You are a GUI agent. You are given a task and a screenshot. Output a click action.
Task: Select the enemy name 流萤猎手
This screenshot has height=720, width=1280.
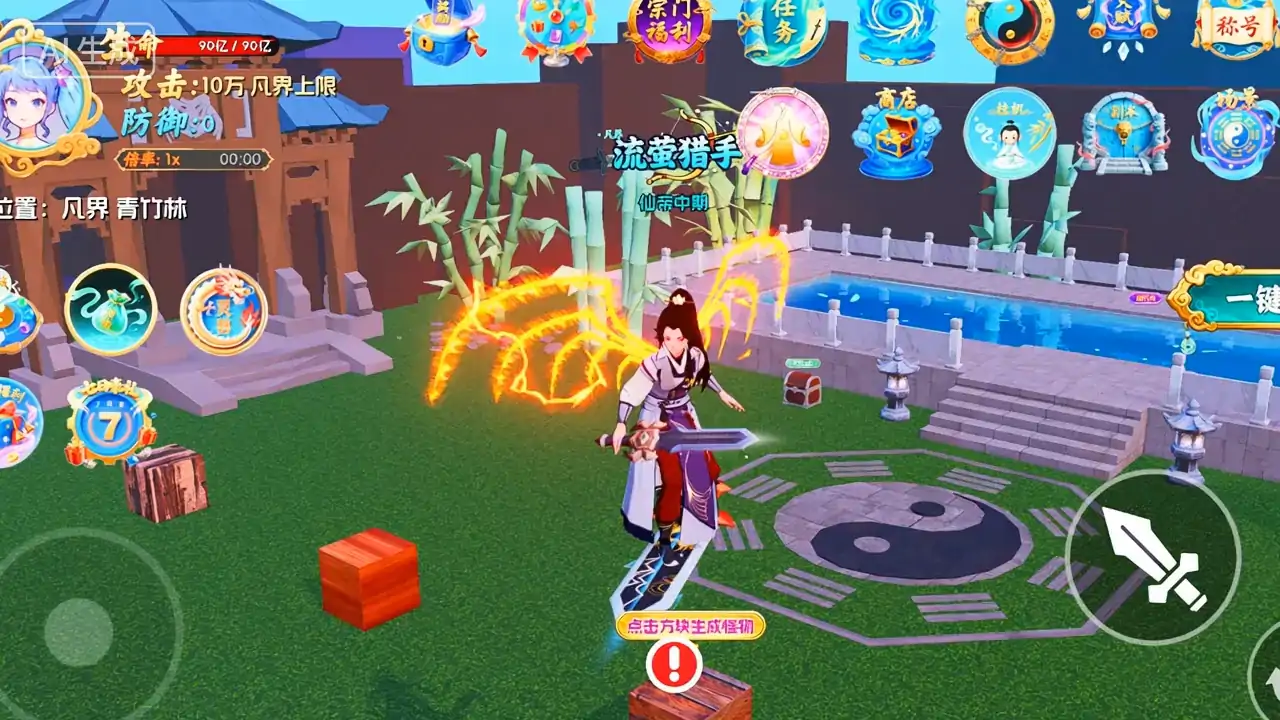pos(678,154)
